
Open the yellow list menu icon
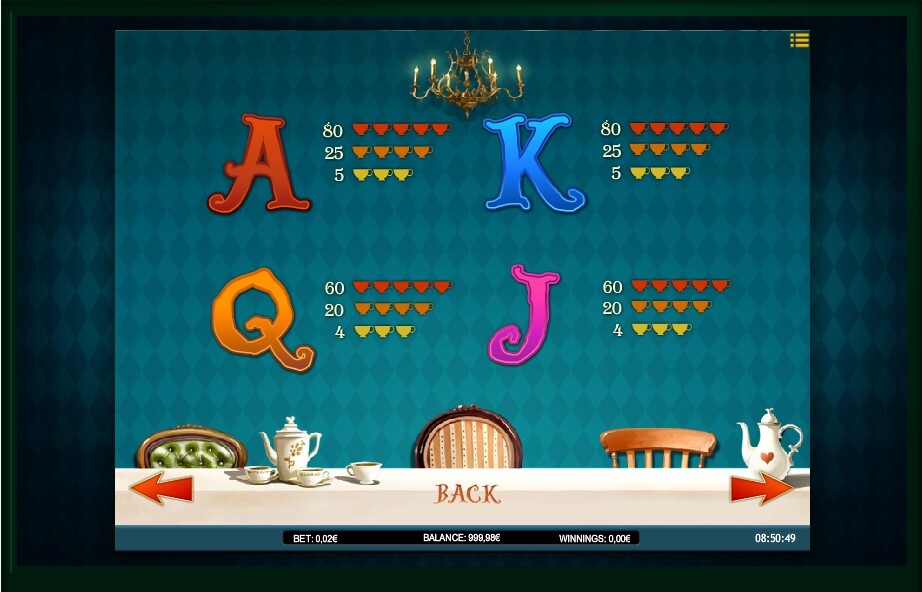click(x=798, y=40)
